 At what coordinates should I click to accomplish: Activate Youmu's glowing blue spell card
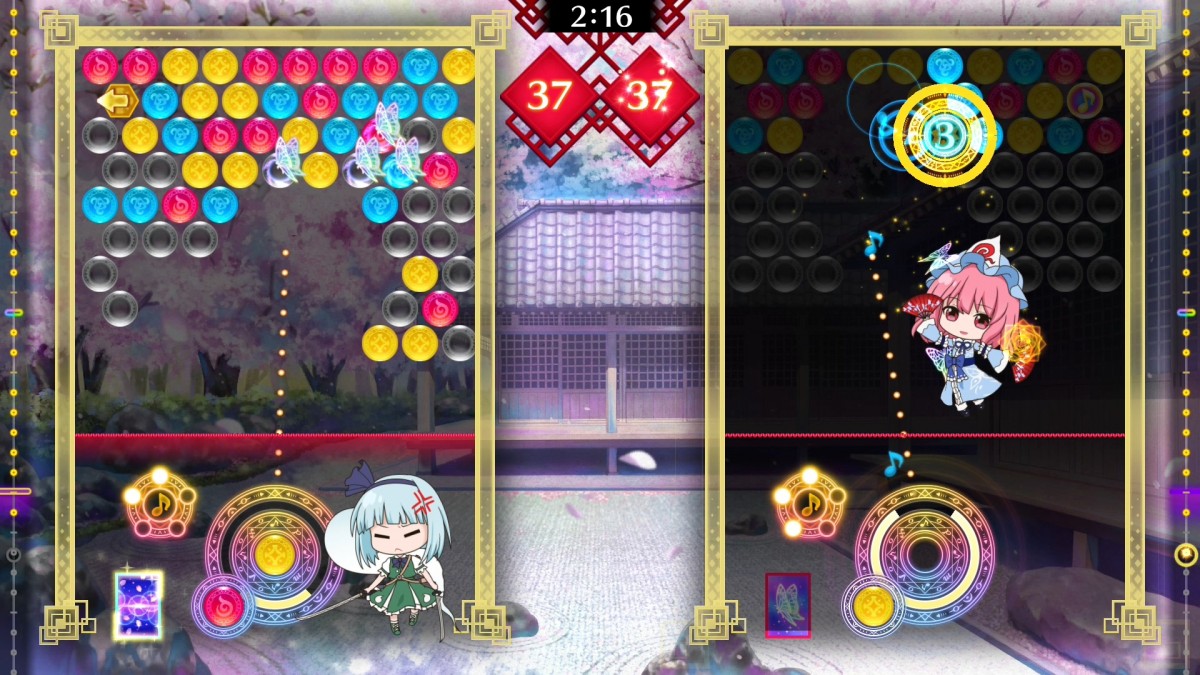coord(138,605)
